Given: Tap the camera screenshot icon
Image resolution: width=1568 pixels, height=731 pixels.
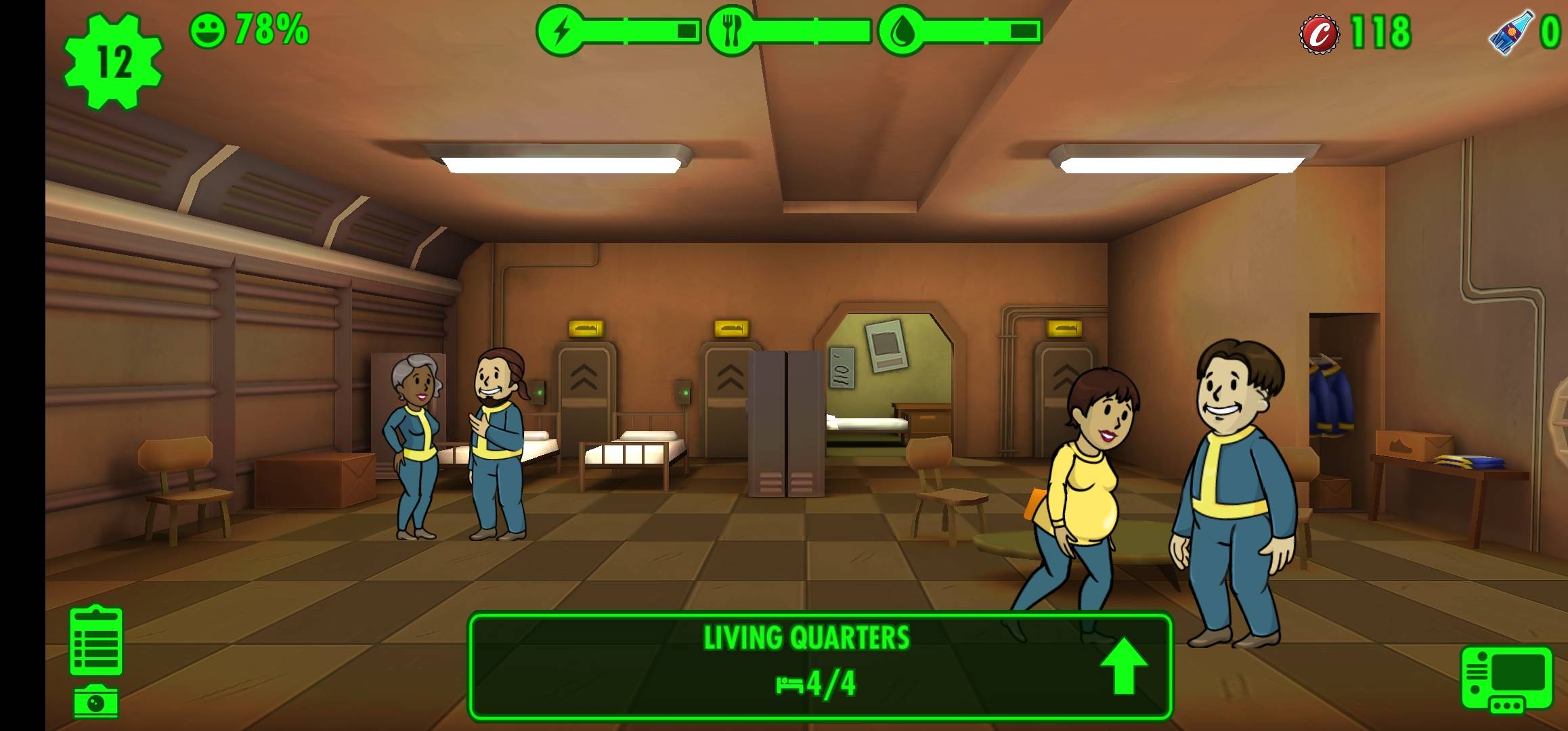Looking at the screenshot, I should pos(96,703).
